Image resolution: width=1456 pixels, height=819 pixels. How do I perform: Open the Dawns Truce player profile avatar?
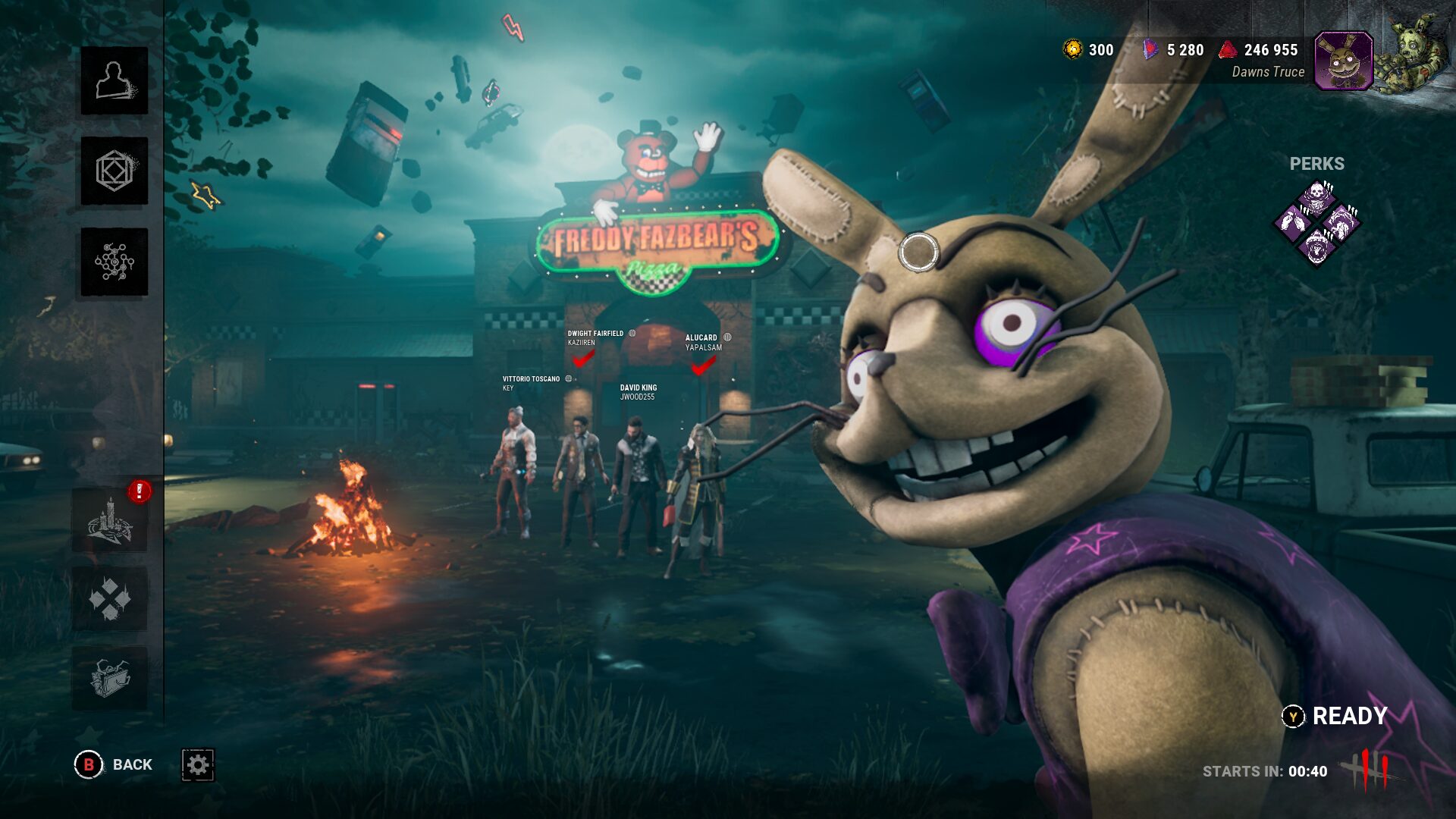[1343, 61]
